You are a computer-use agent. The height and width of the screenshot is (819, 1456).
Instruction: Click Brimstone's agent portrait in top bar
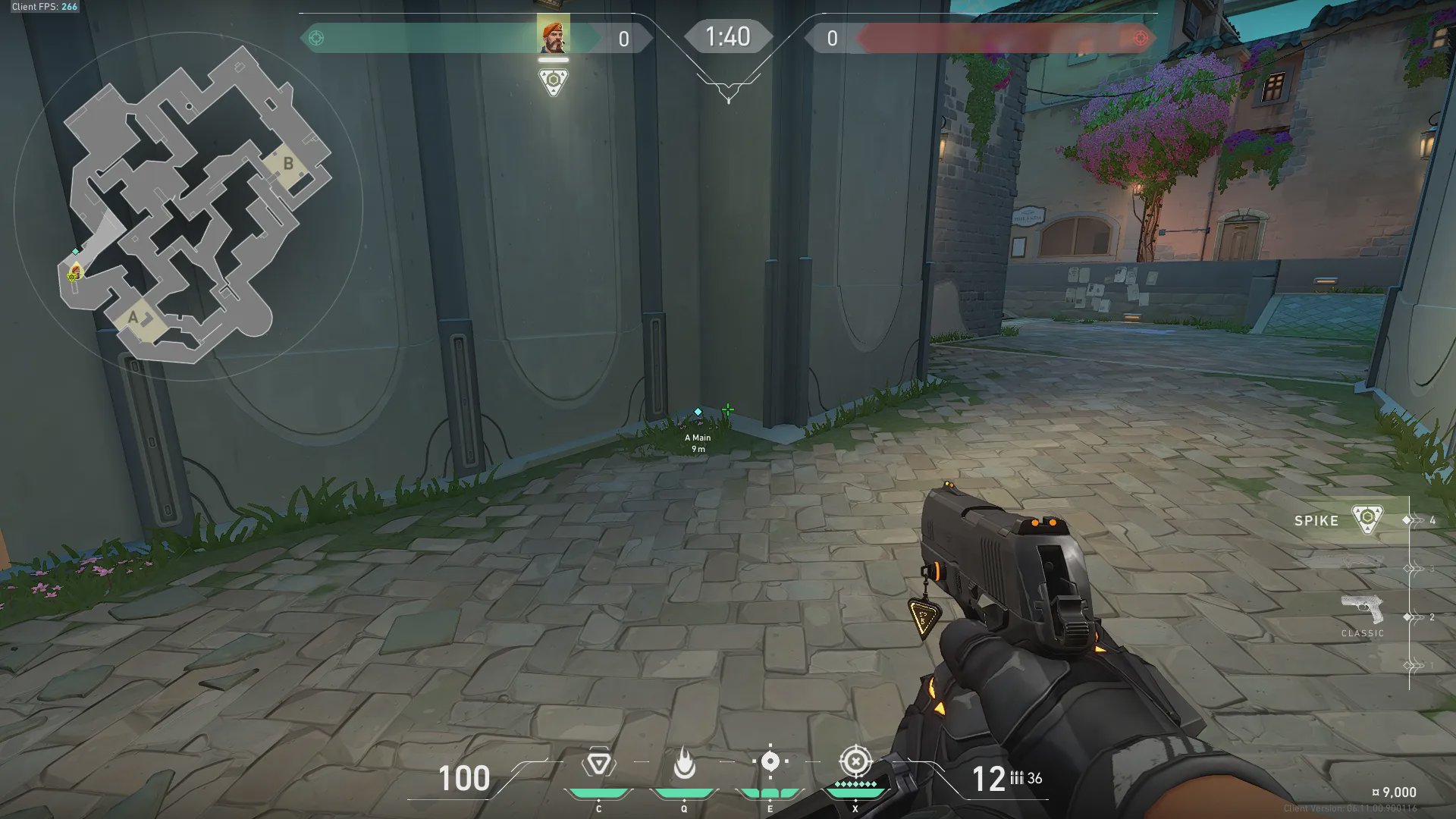553,36
